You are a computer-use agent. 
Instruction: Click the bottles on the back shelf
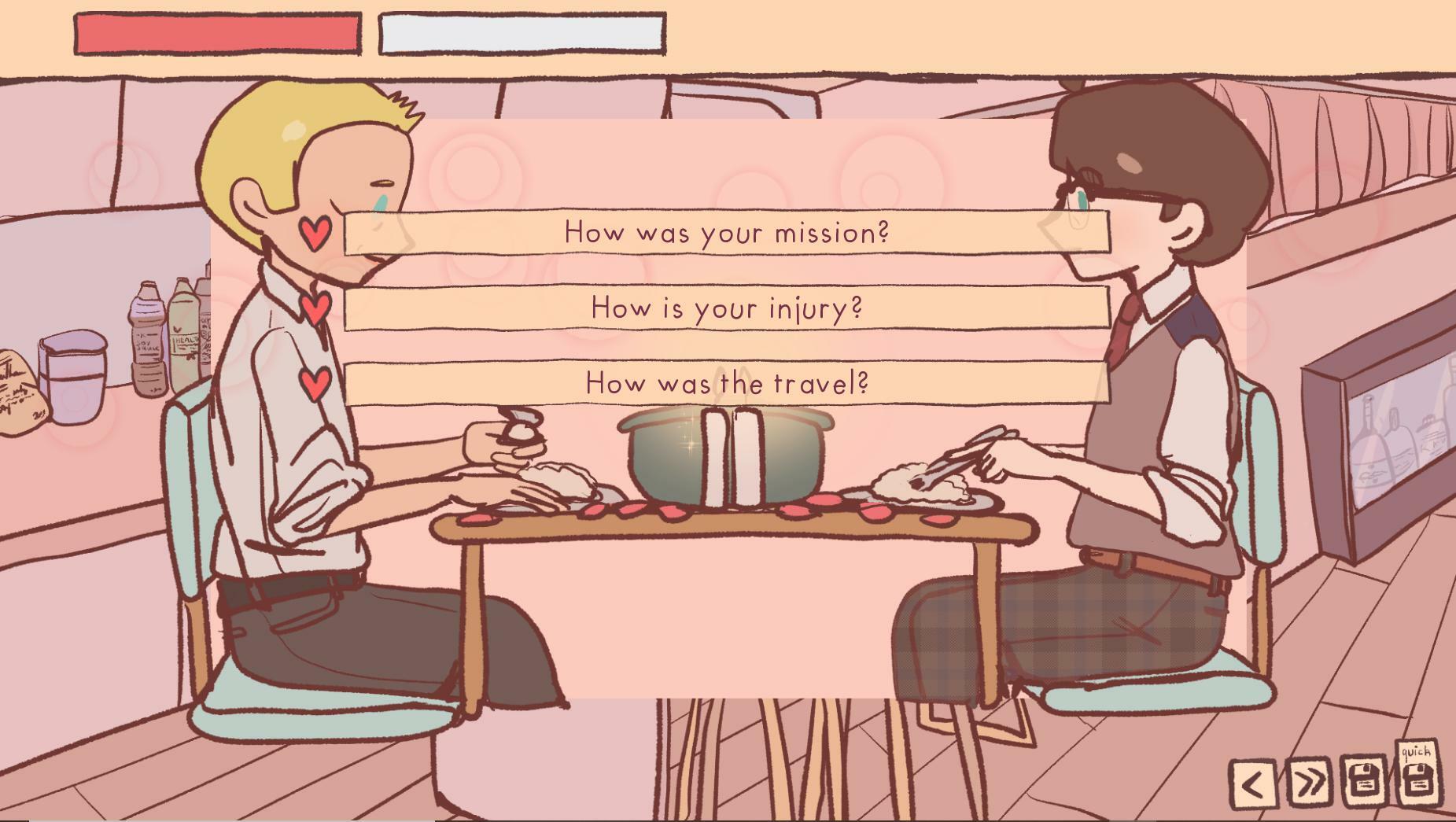point(169,330)
